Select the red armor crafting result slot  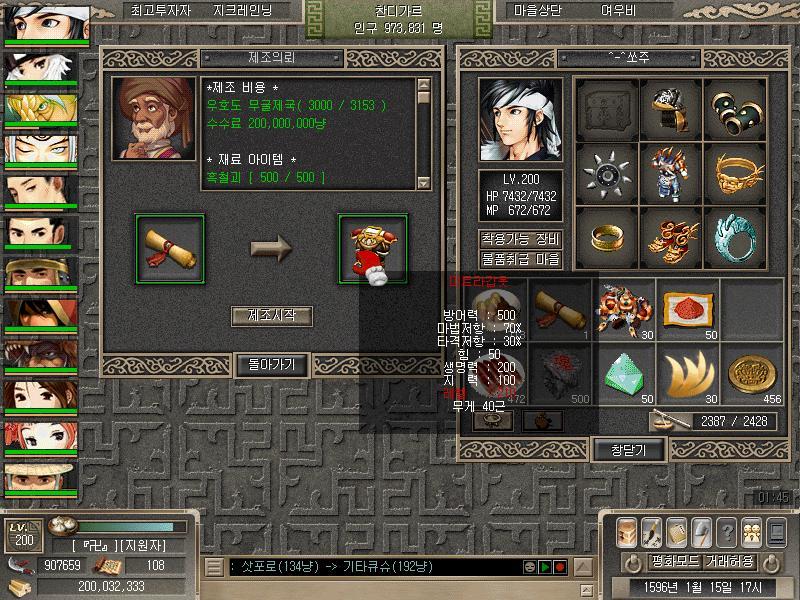(x=373, y=247)
